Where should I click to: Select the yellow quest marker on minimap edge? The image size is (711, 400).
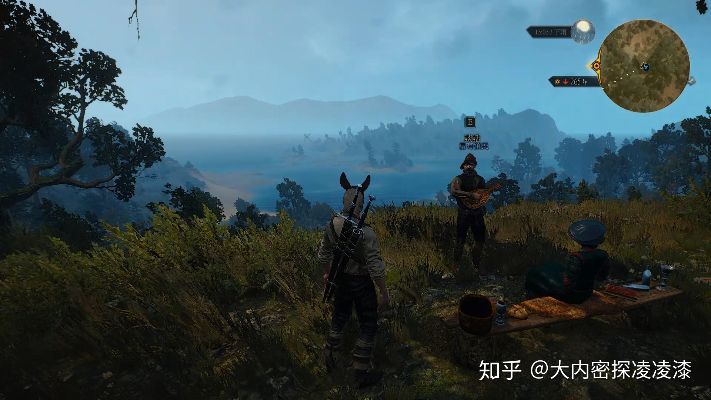click(x=596, y=66)
